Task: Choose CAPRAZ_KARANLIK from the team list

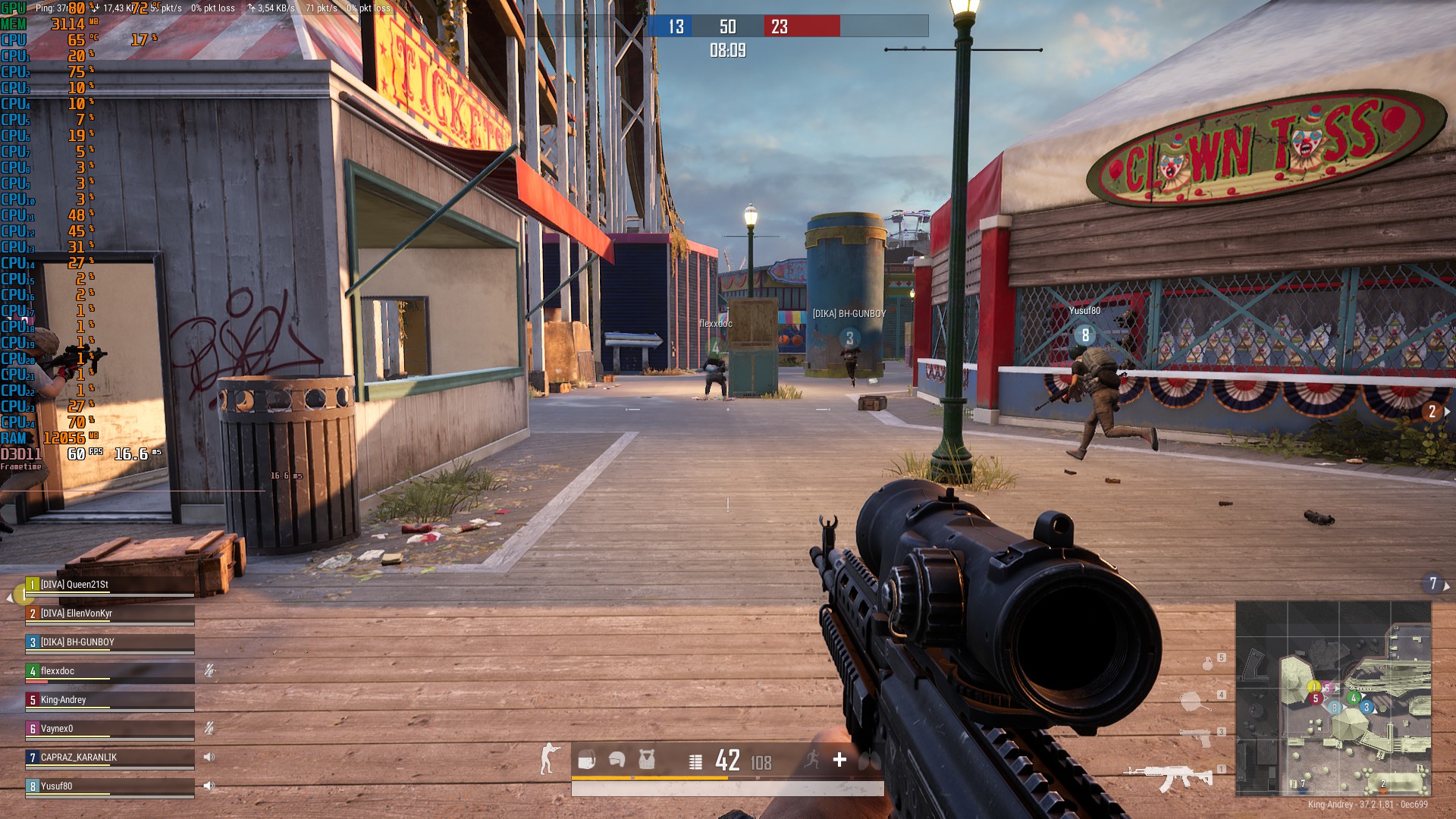Action: pyautogui.click(x=110, y=758)
